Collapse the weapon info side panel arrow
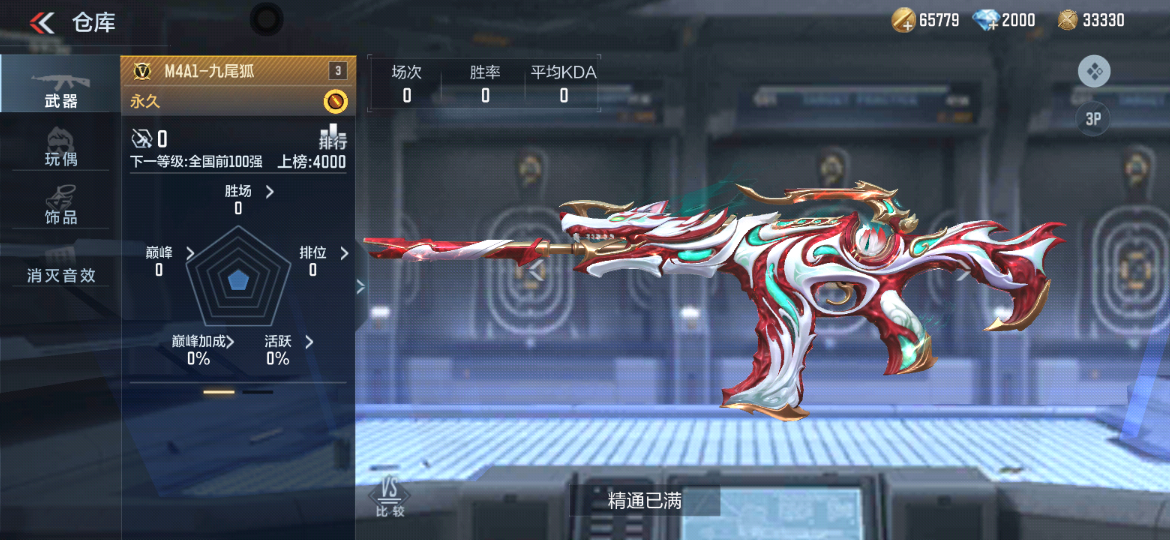This screenshot has width=1170, height=540. coord(361,286)
